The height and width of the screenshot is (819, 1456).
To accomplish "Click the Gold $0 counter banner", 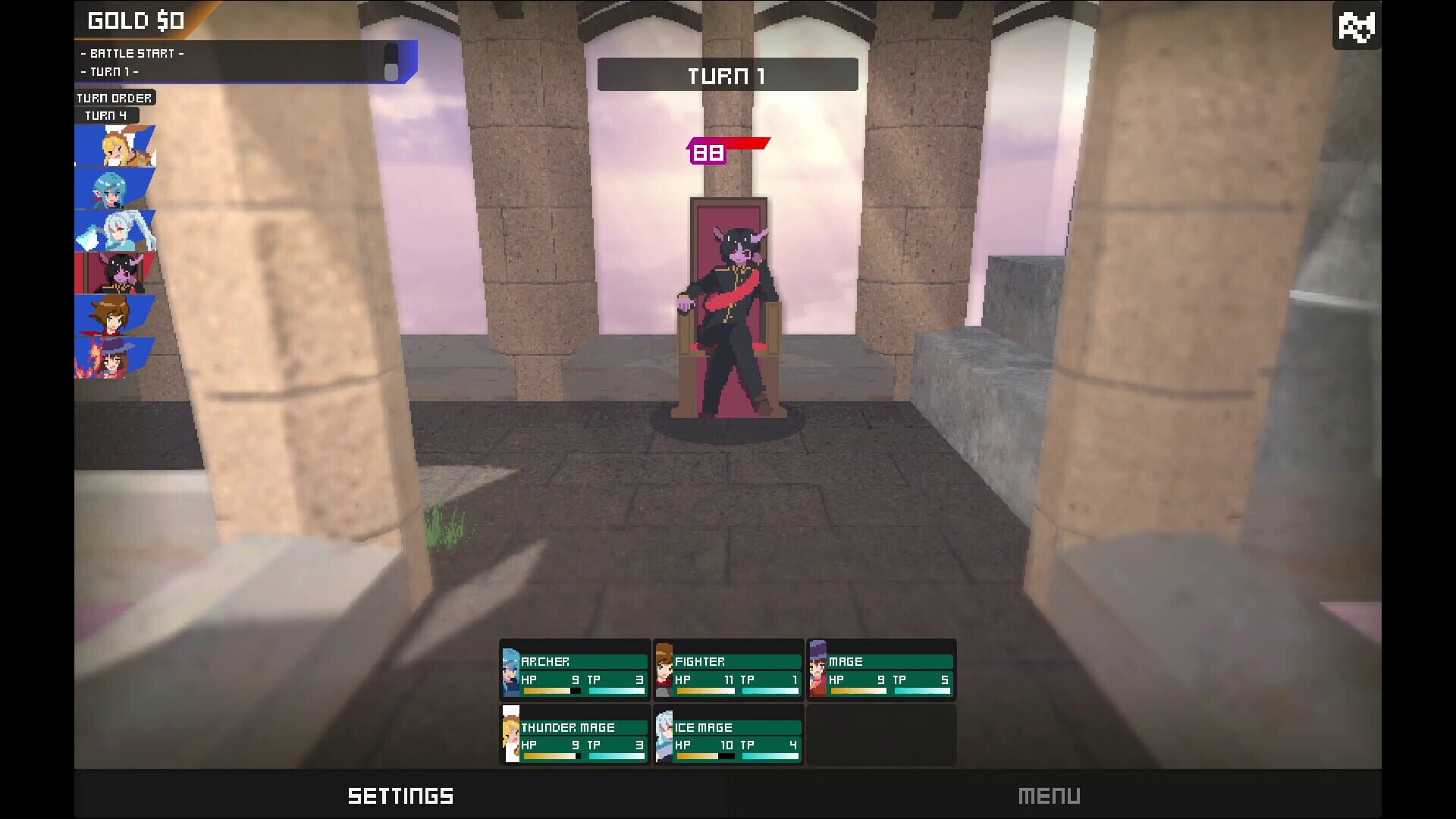I will (x=136, y=20).
